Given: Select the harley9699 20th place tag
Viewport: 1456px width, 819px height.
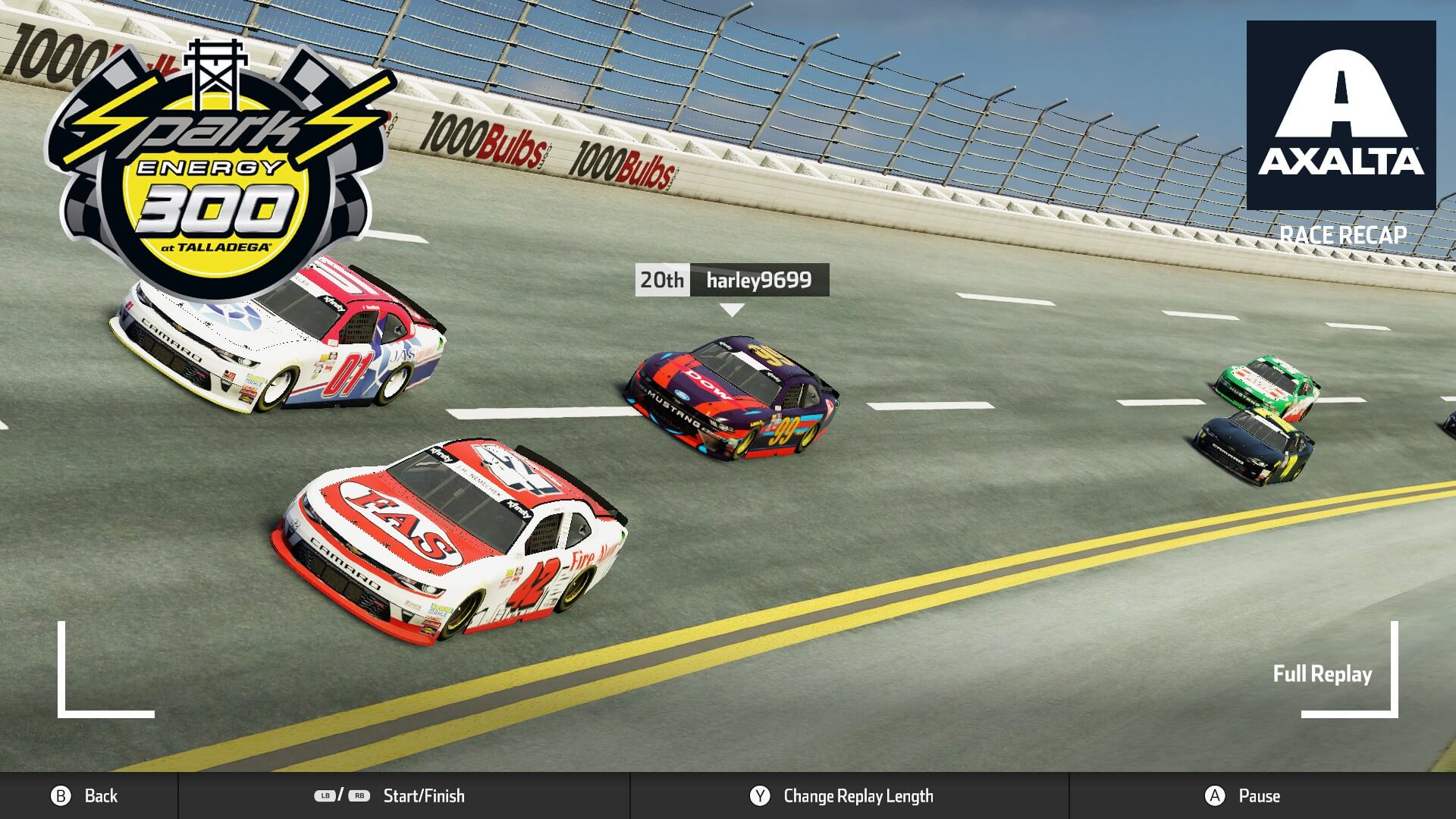Looking at the screenshot, I should [x=732, y=280].
